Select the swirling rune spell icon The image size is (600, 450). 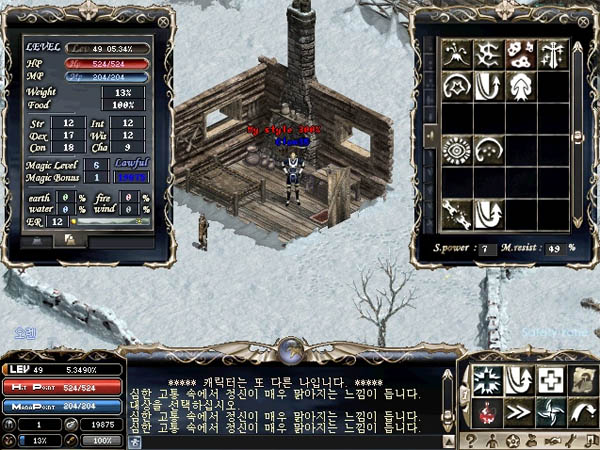click(488, 53)
